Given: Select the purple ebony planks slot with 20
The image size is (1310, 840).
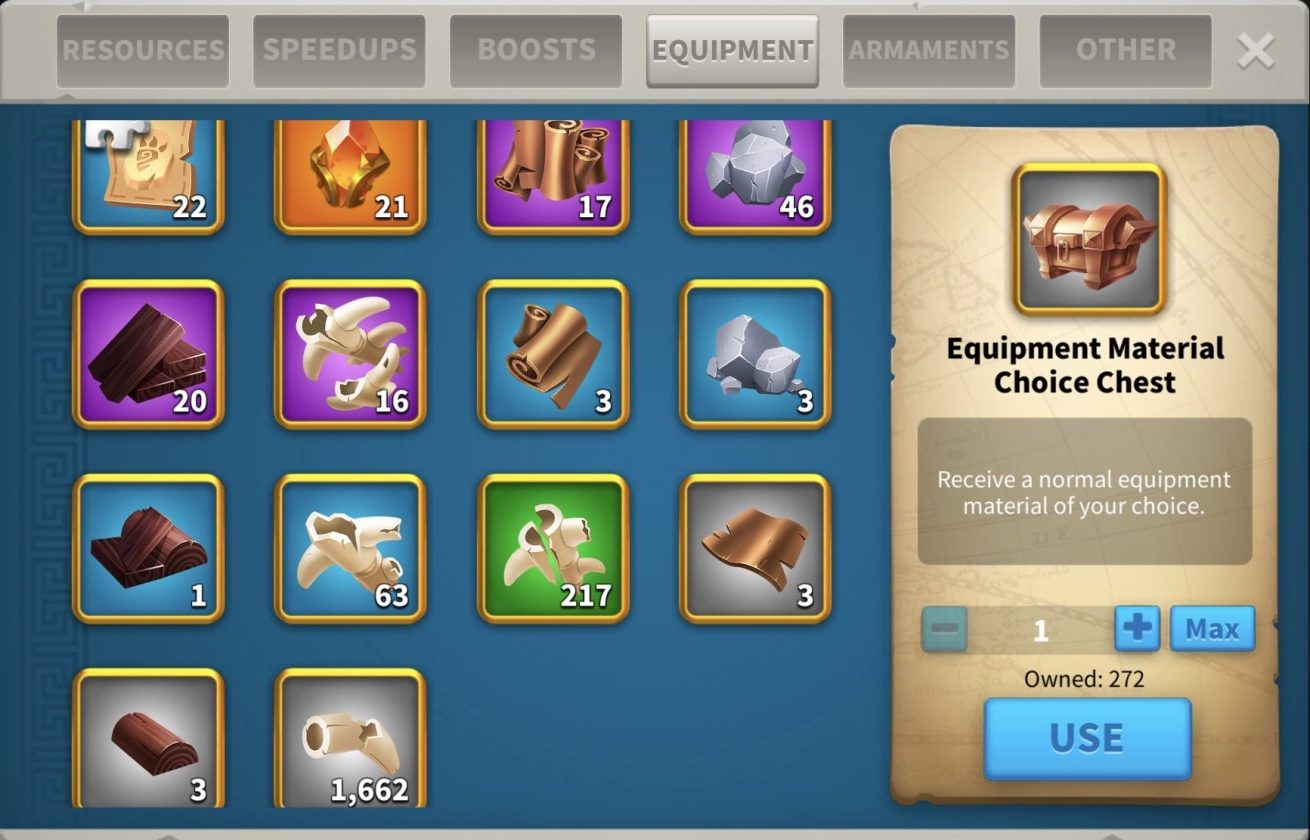Looking at the screenshot, I should tap(149, 354).
